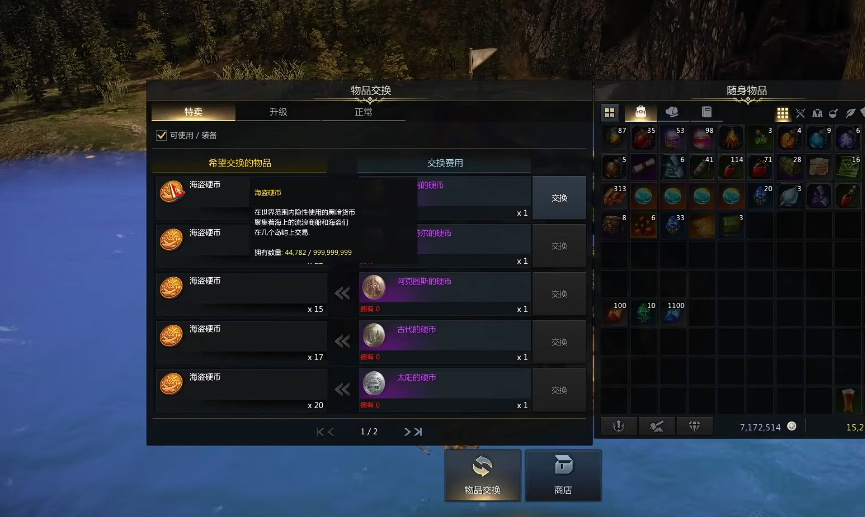Select the inventory item stack of 1100
Image resolution: width=865 pixels, height=517 pixels.
pyautogui.click(x=674, y=313)
